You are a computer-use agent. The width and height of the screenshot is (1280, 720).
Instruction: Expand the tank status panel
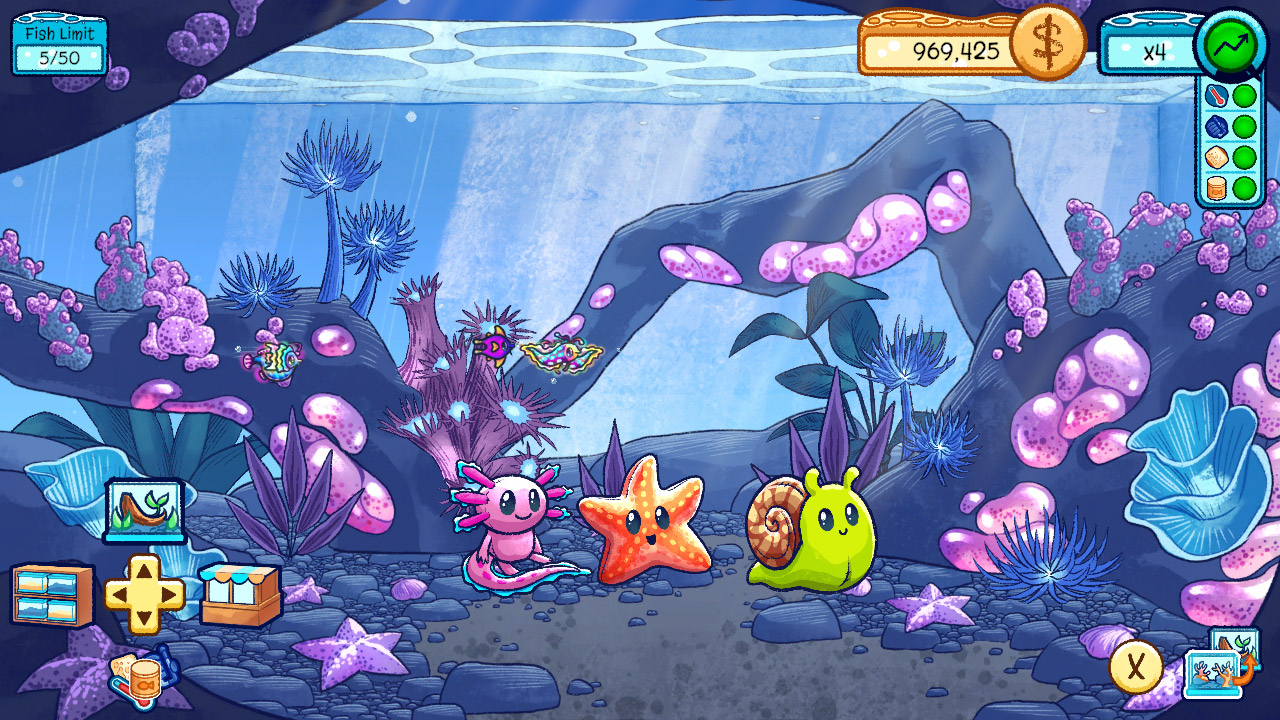1228,142
